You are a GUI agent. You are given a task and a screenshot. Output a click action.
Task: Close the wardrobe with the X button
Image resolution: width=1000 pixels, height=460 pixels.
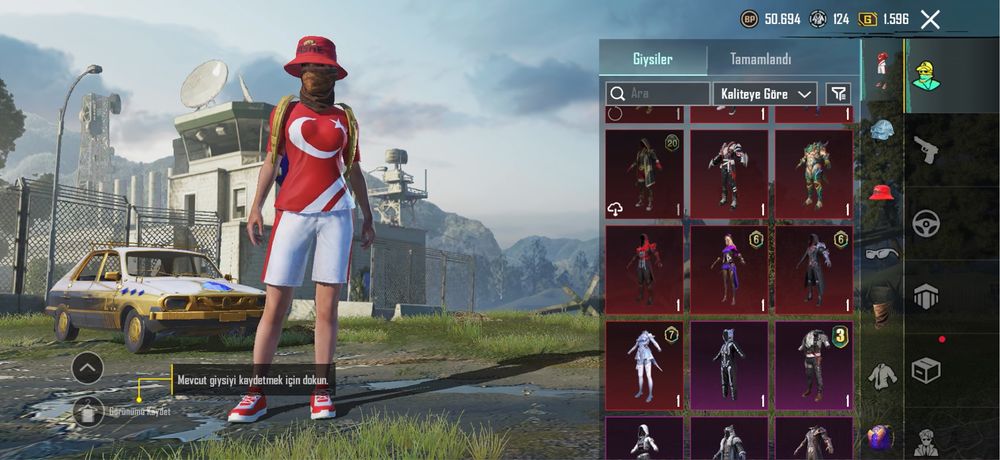[930, 19]
